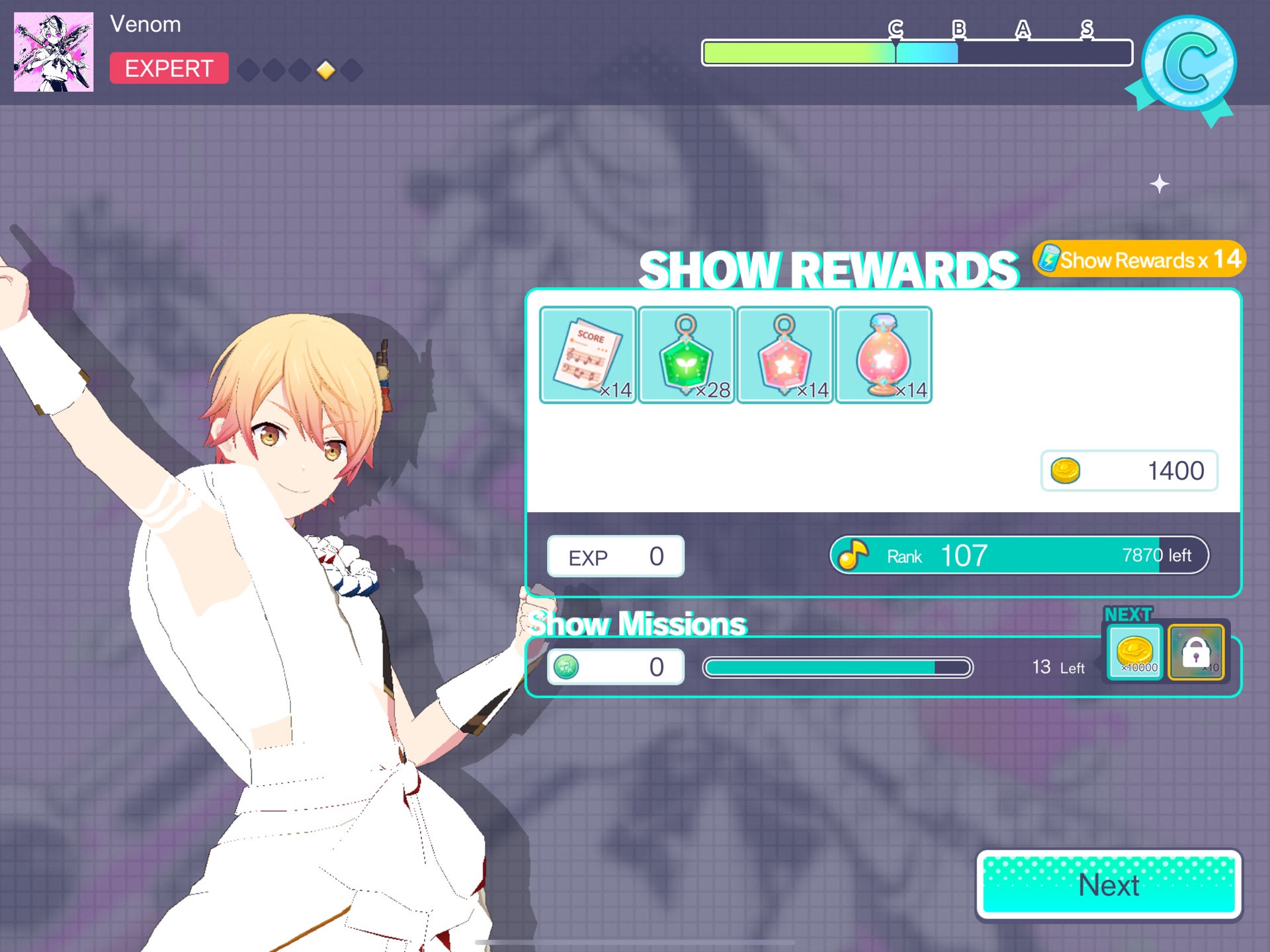Open the SHOW REWARDS panel header

pyautogui.click(x=830, y=268)
